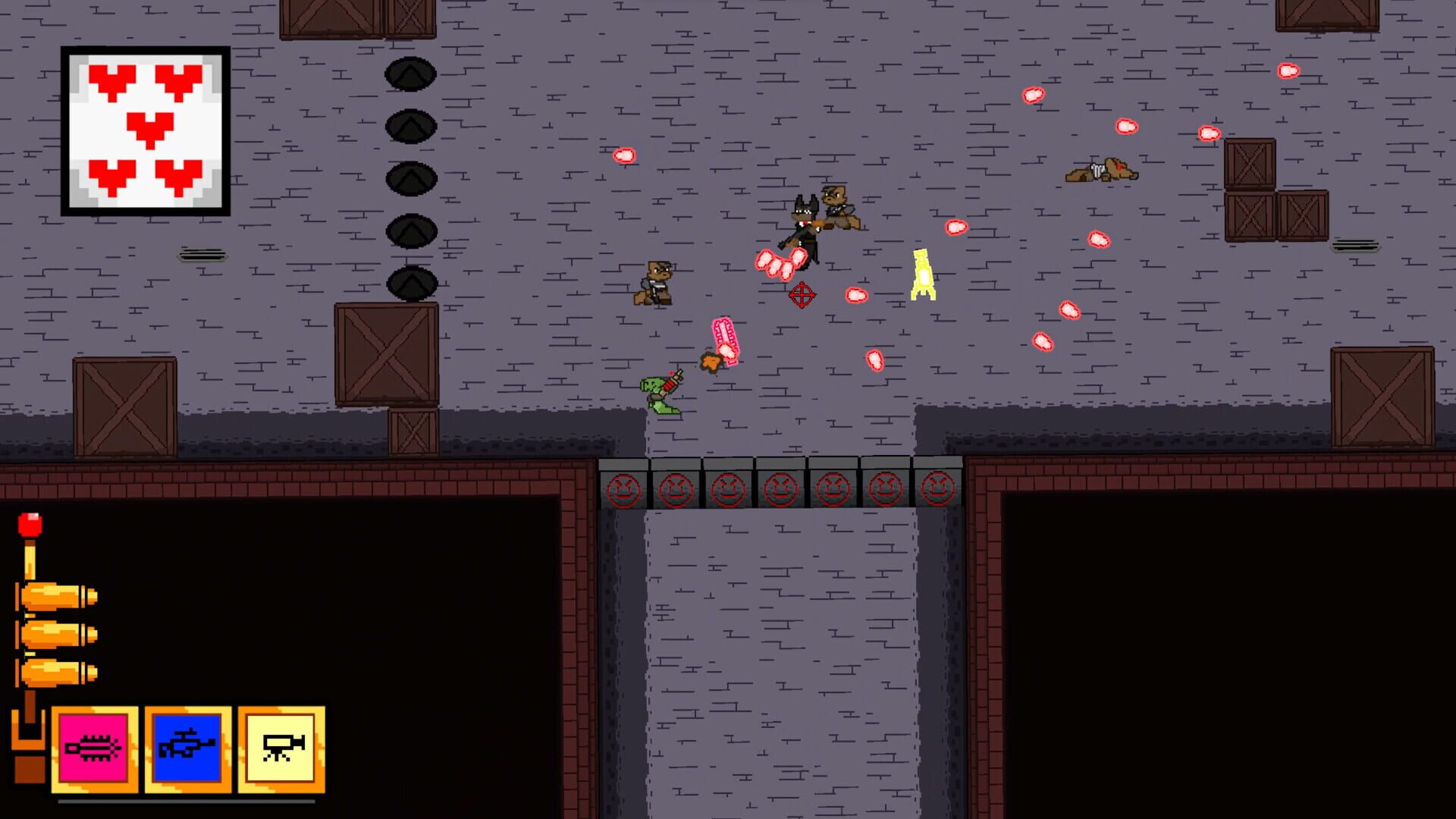Toggle the left wall vent grate
The height and width of the screenshot is (819, 1456).
click(x=202, y=252)
